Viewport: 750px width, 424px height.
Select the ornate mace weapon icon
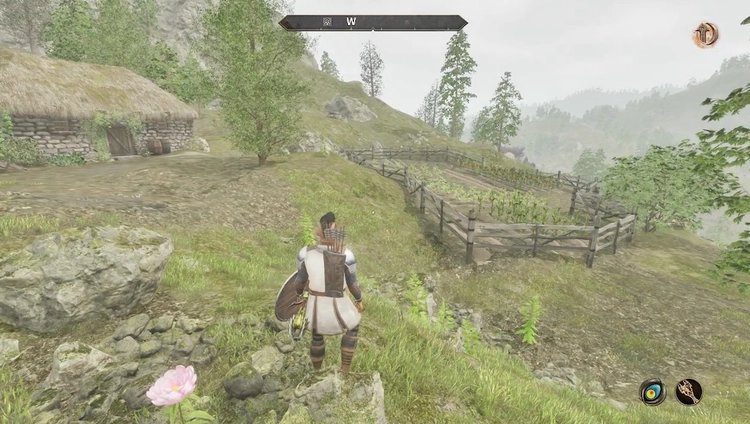(x=689, y=391)
